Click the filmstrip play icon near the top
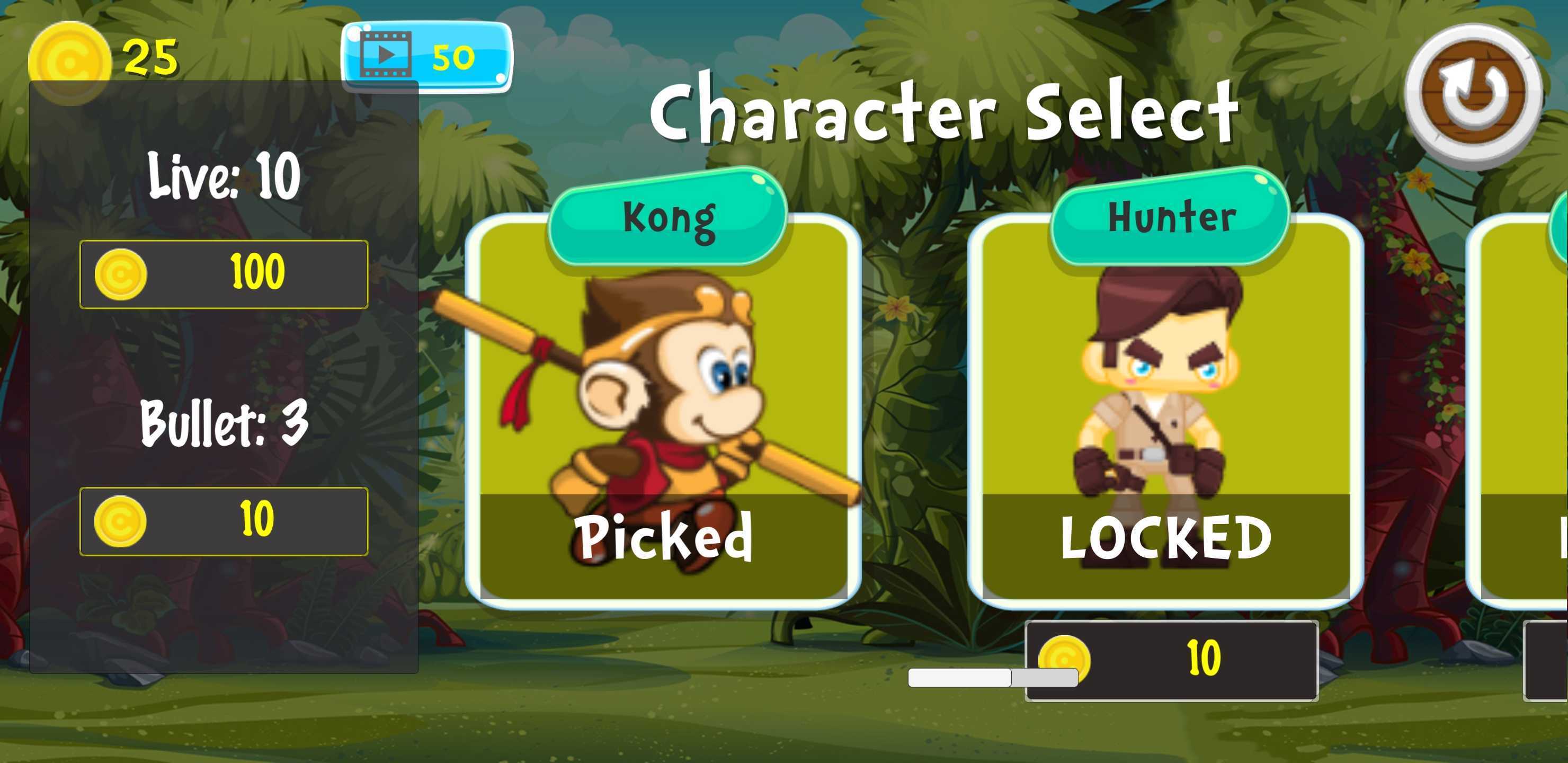The width and height of the screenshot is (1568, 763). (x=386, y=54)
